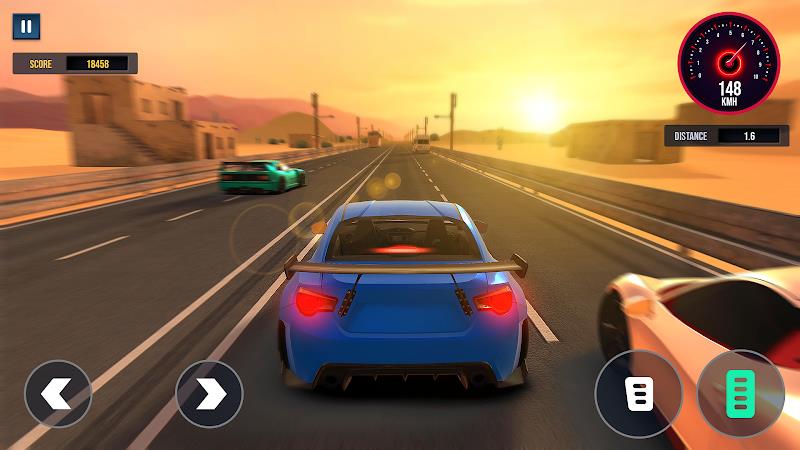Pause the game with the pause button
Viewport: 800px width, 450px height.
[27, 27]
